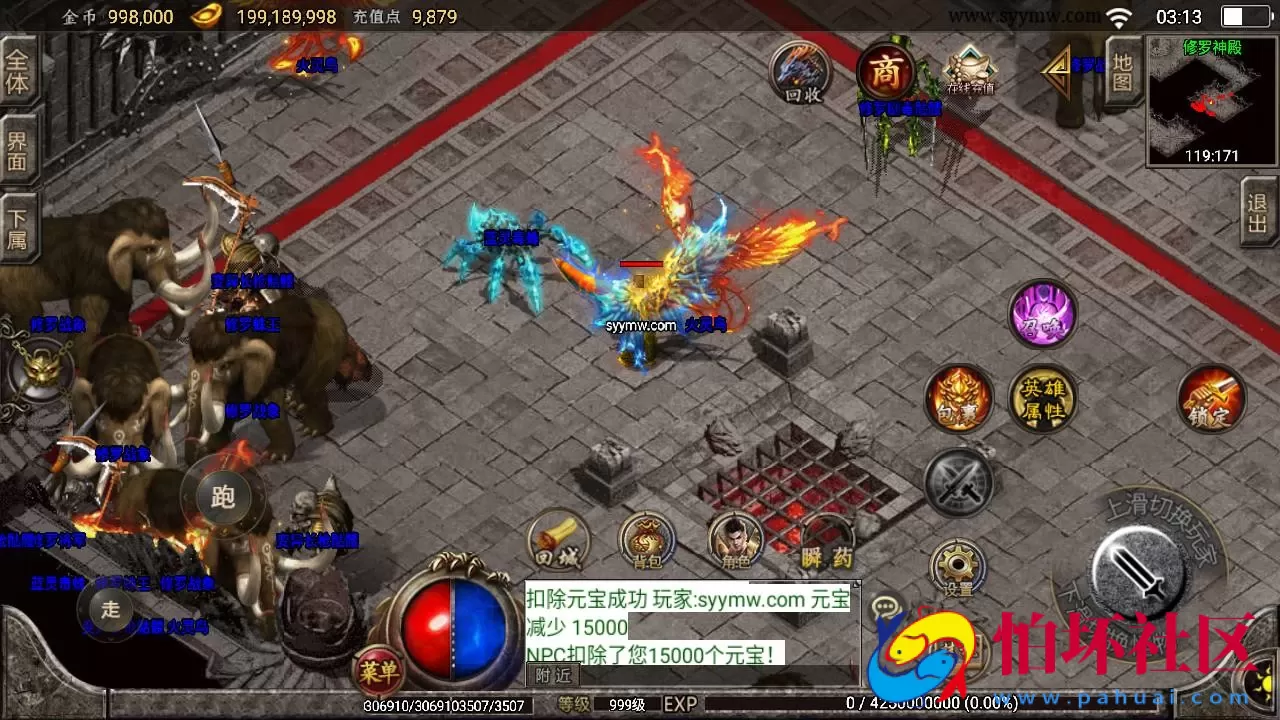View 英雄属性 hero attributes icon

1043,398
